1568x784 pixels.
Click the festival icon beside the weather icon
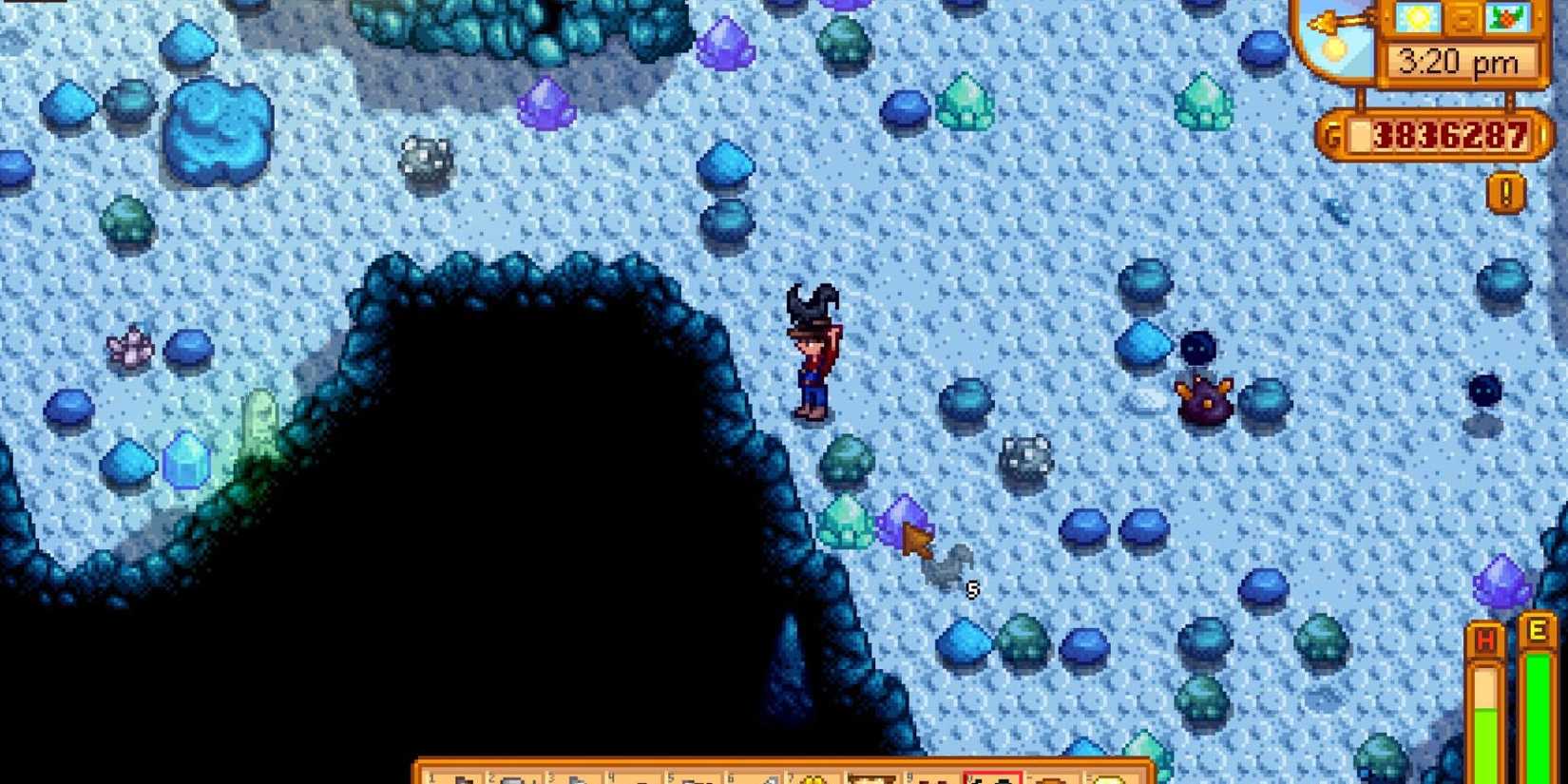click(1509, 19)
